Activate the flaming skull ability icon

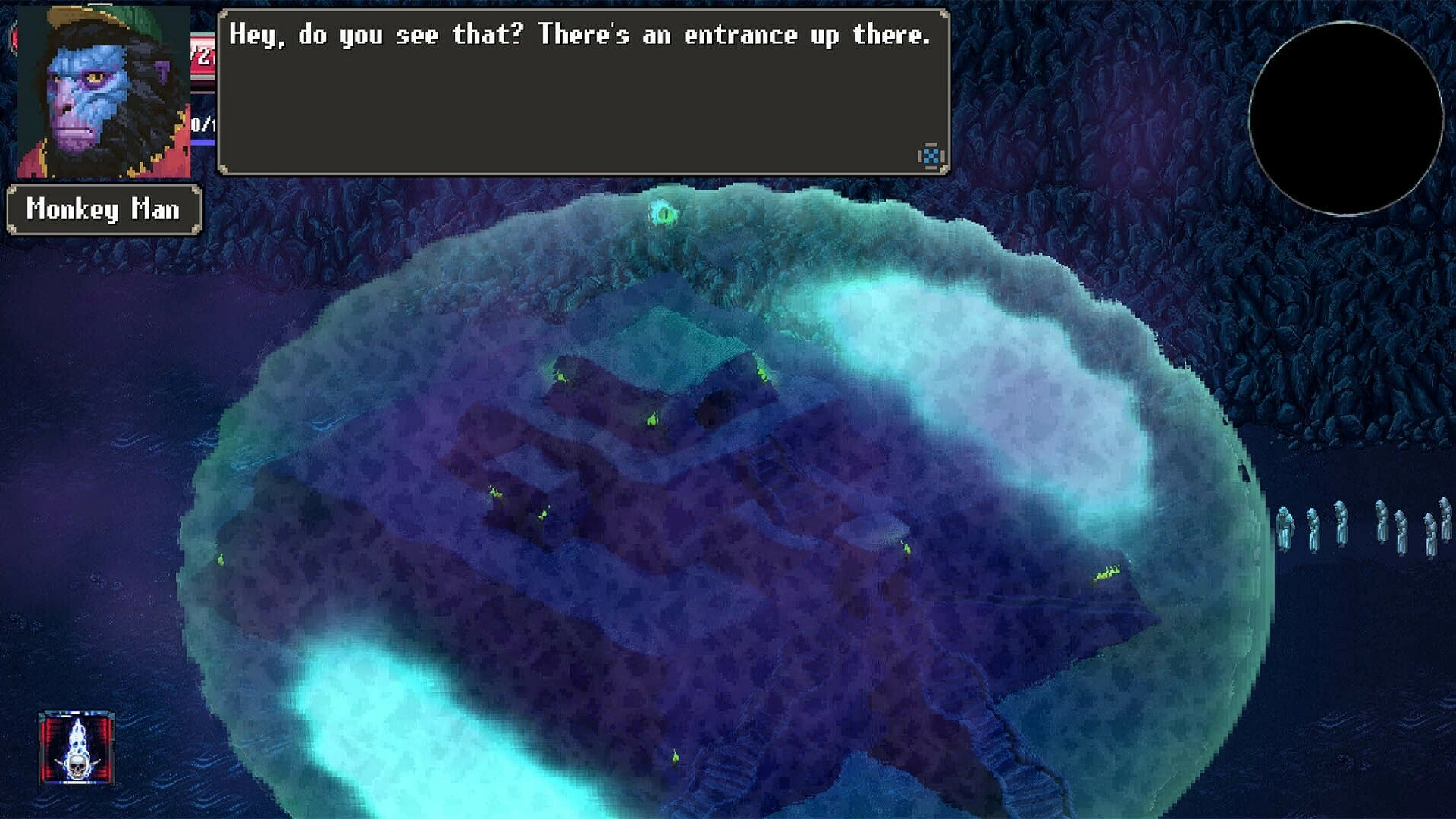pos(77,748)
